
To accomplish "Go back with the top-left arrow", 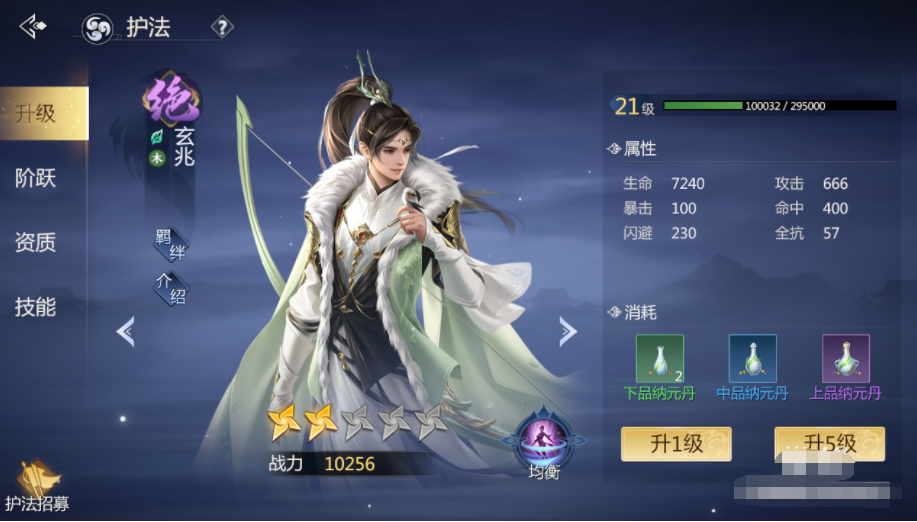I will pyautogui.click(x=33, y=26).
